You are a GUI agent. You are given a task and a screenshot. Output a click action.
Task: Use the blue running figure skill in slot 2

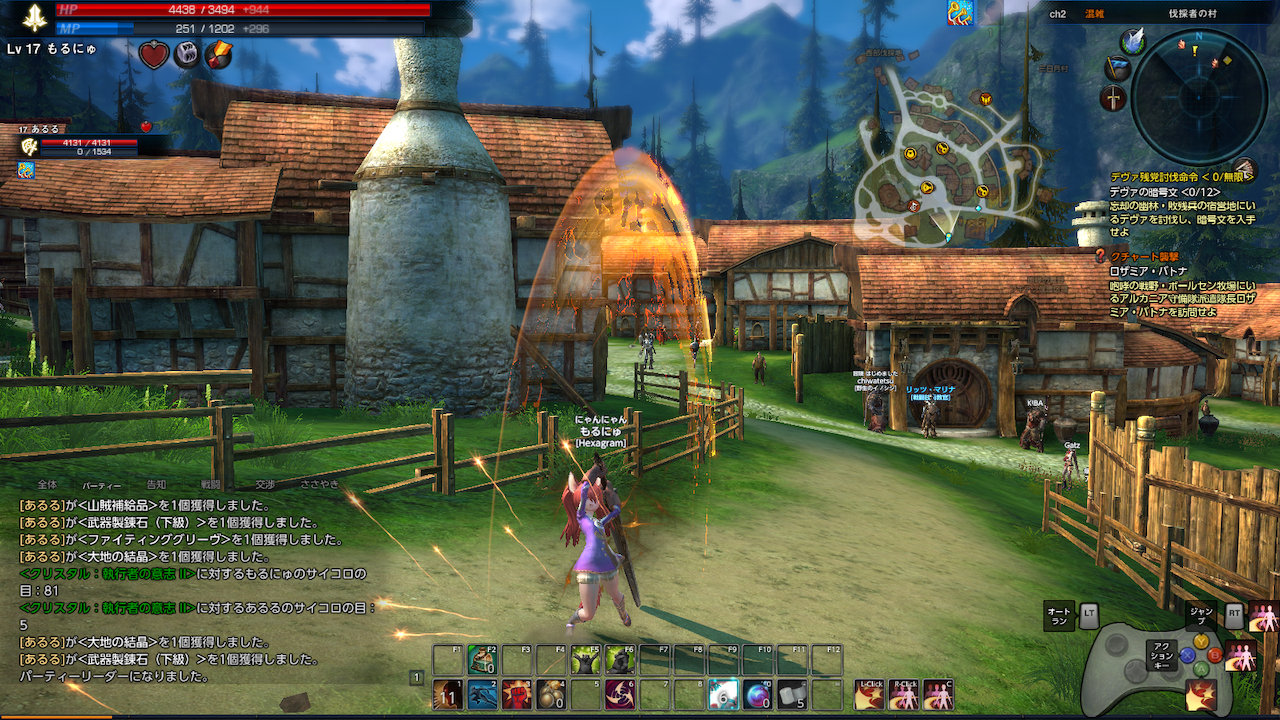pos(483,694)
